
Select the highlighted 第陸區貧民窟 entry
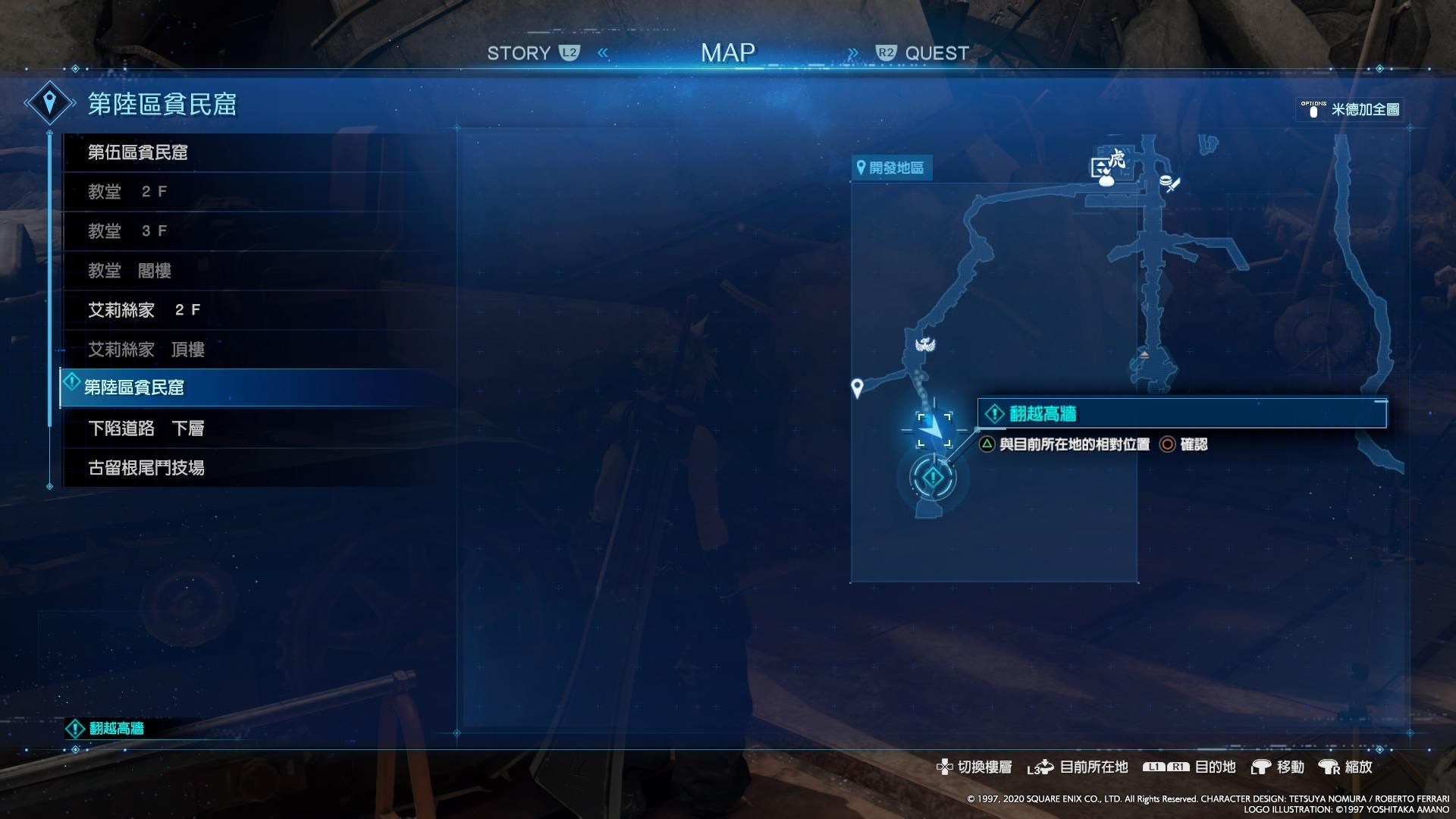[134, 388]
